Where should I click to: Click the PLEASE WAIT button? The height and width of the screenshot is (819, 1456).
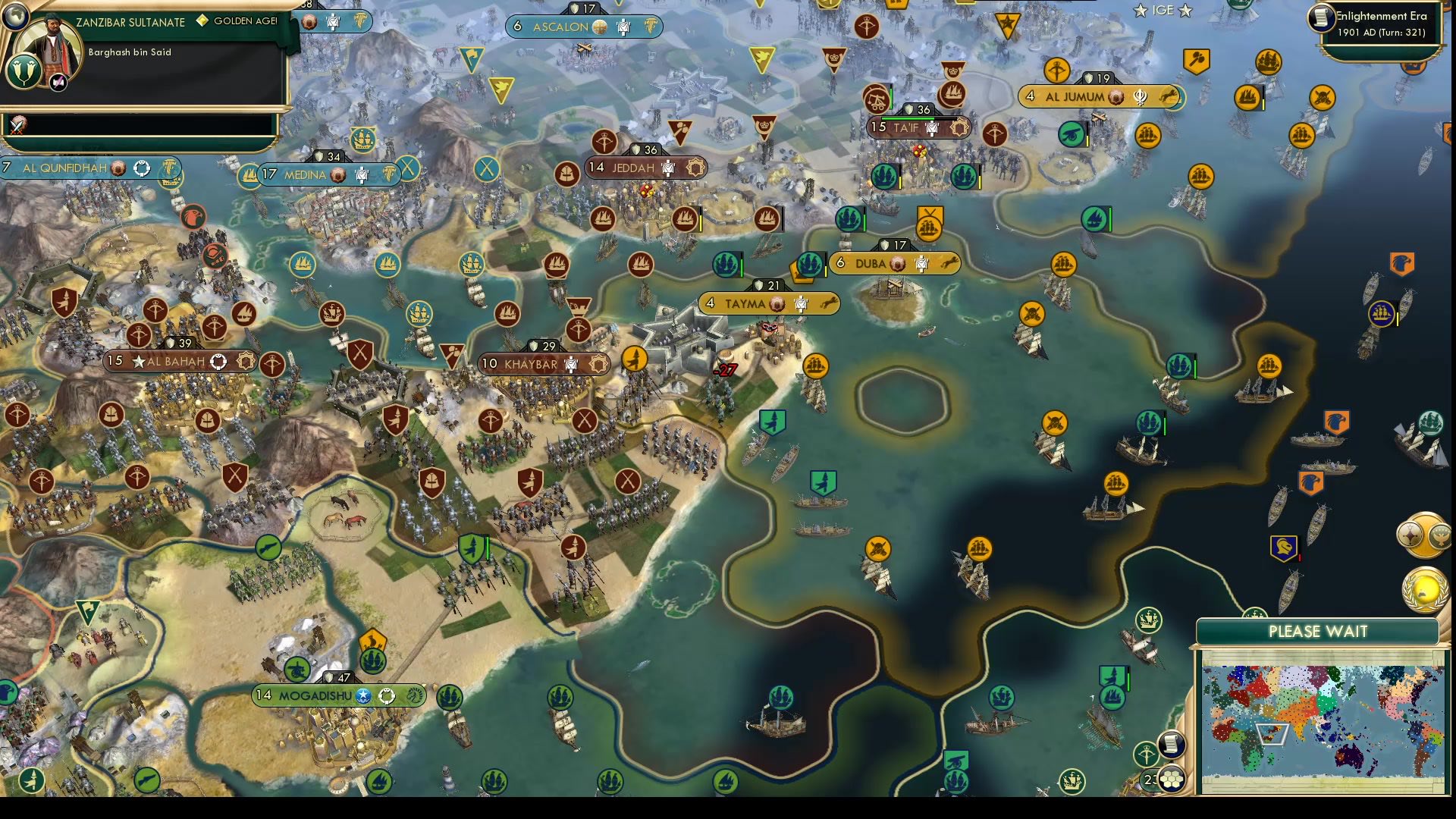click(1319, 631)
